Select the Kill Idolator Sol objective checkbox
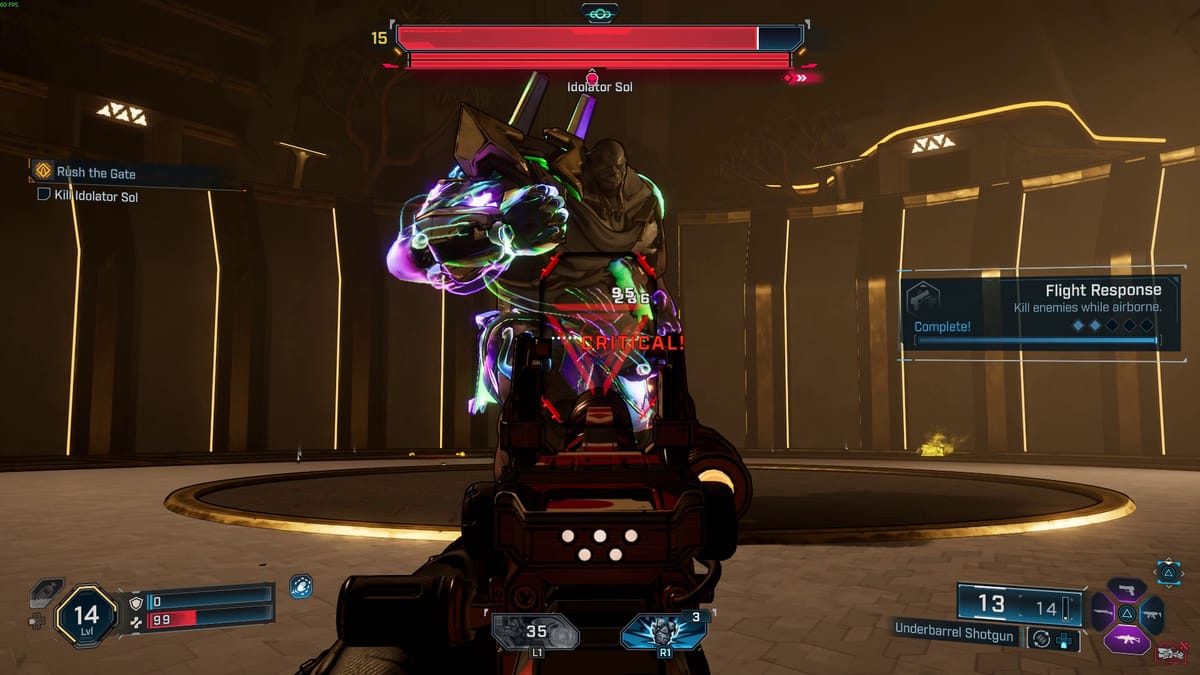This screenshot has height=675, width=1200. pos(43,196)
